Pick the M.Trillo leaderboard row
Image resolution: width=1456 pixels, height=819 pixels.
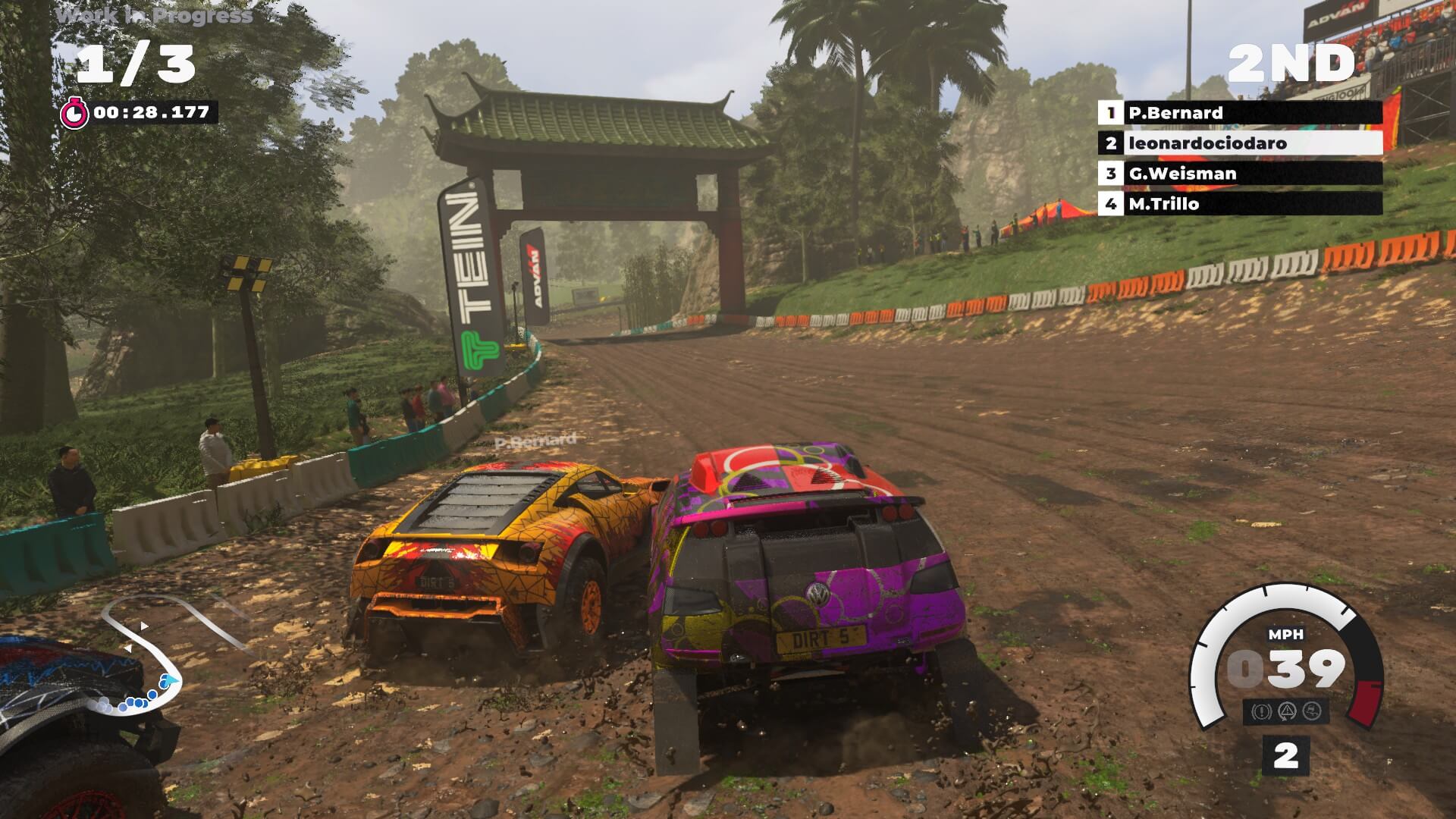[x=1239, y=204]
